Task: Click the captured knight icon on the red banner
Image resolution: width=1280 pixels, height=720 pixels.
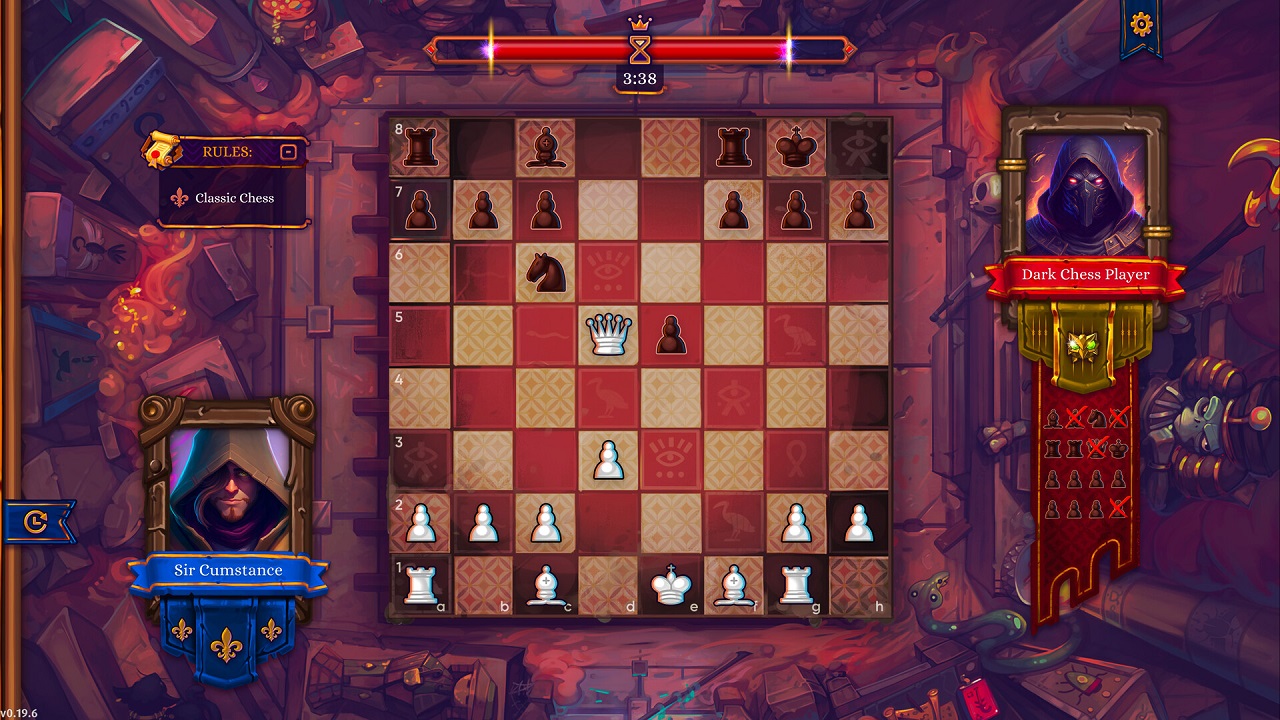Action: 1096,419
